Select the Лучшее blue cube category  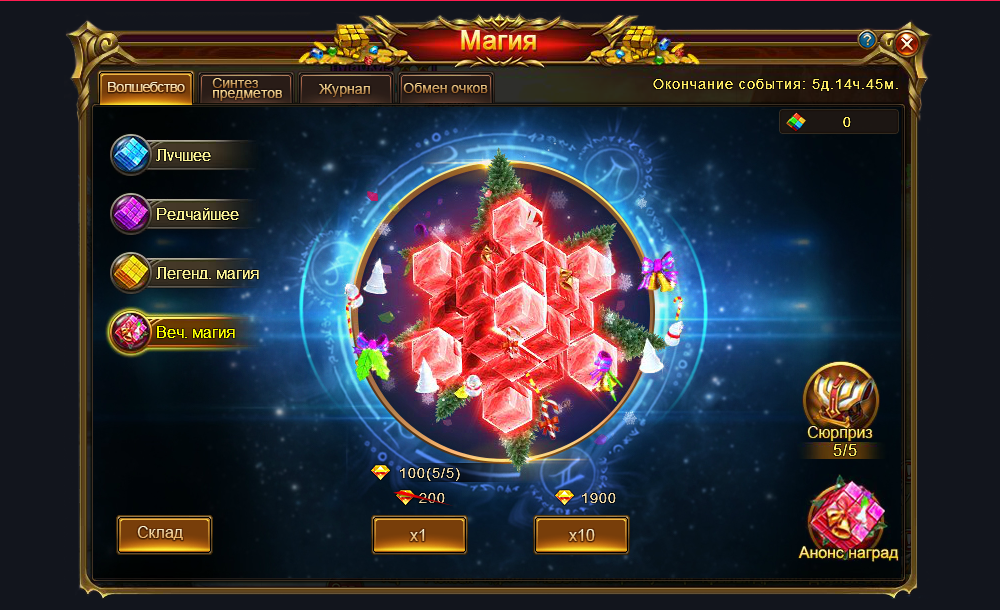(x=130, y=155)
